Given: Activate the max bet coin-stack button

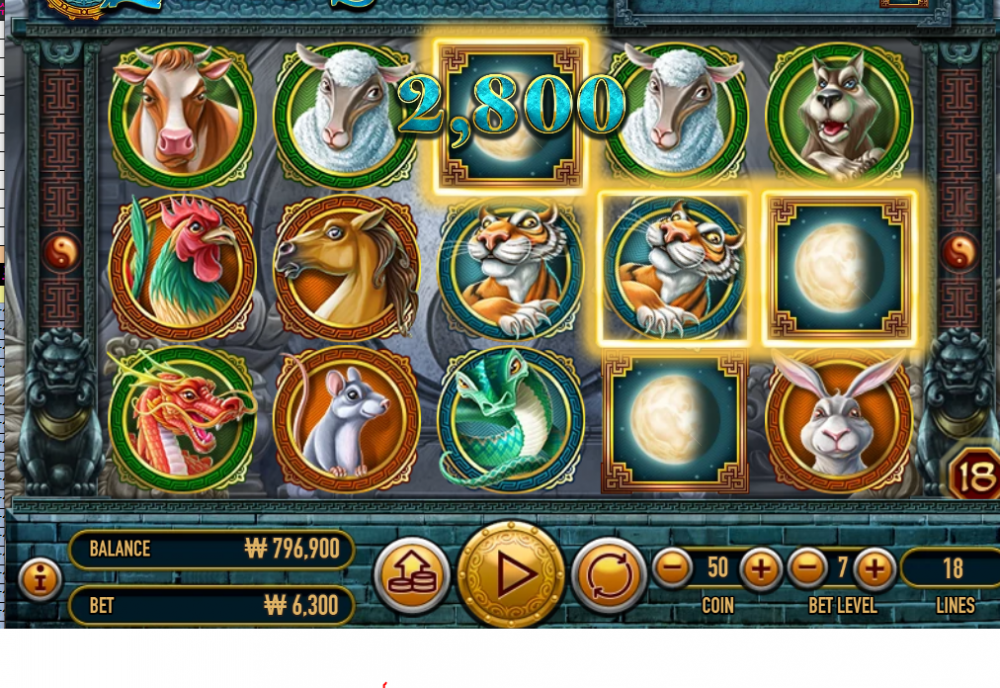Looking at the screenshot, I should pos(412,575).
